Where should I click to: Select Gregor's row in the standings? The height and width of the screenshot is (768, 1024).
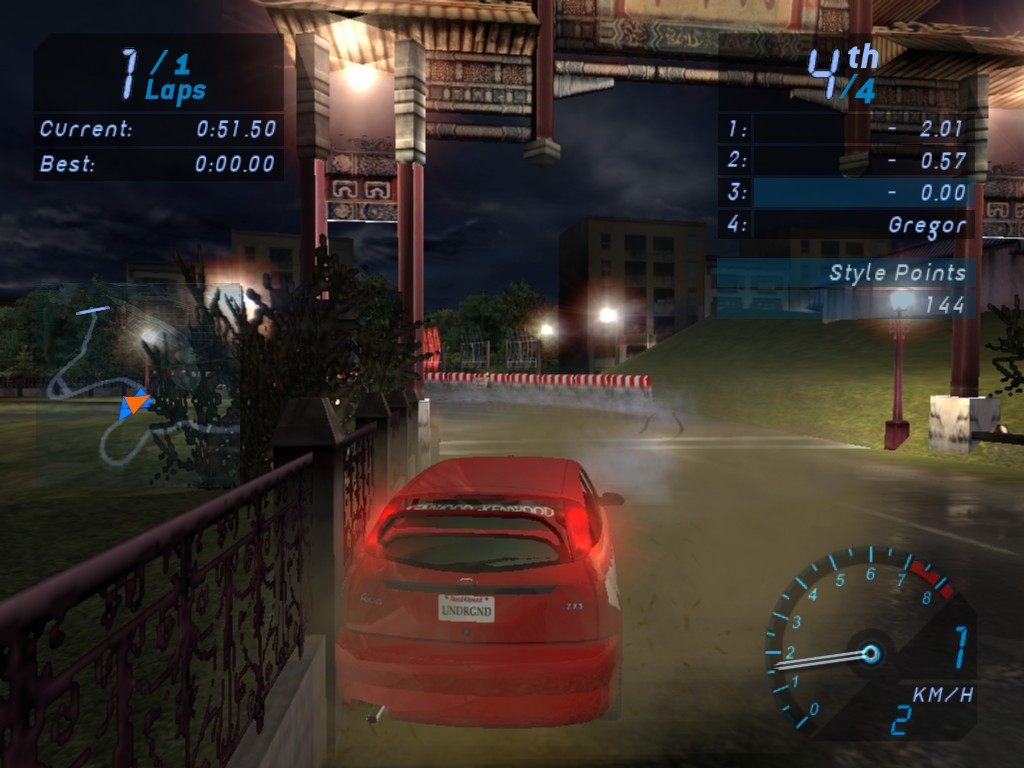click(x=846, y=225)
